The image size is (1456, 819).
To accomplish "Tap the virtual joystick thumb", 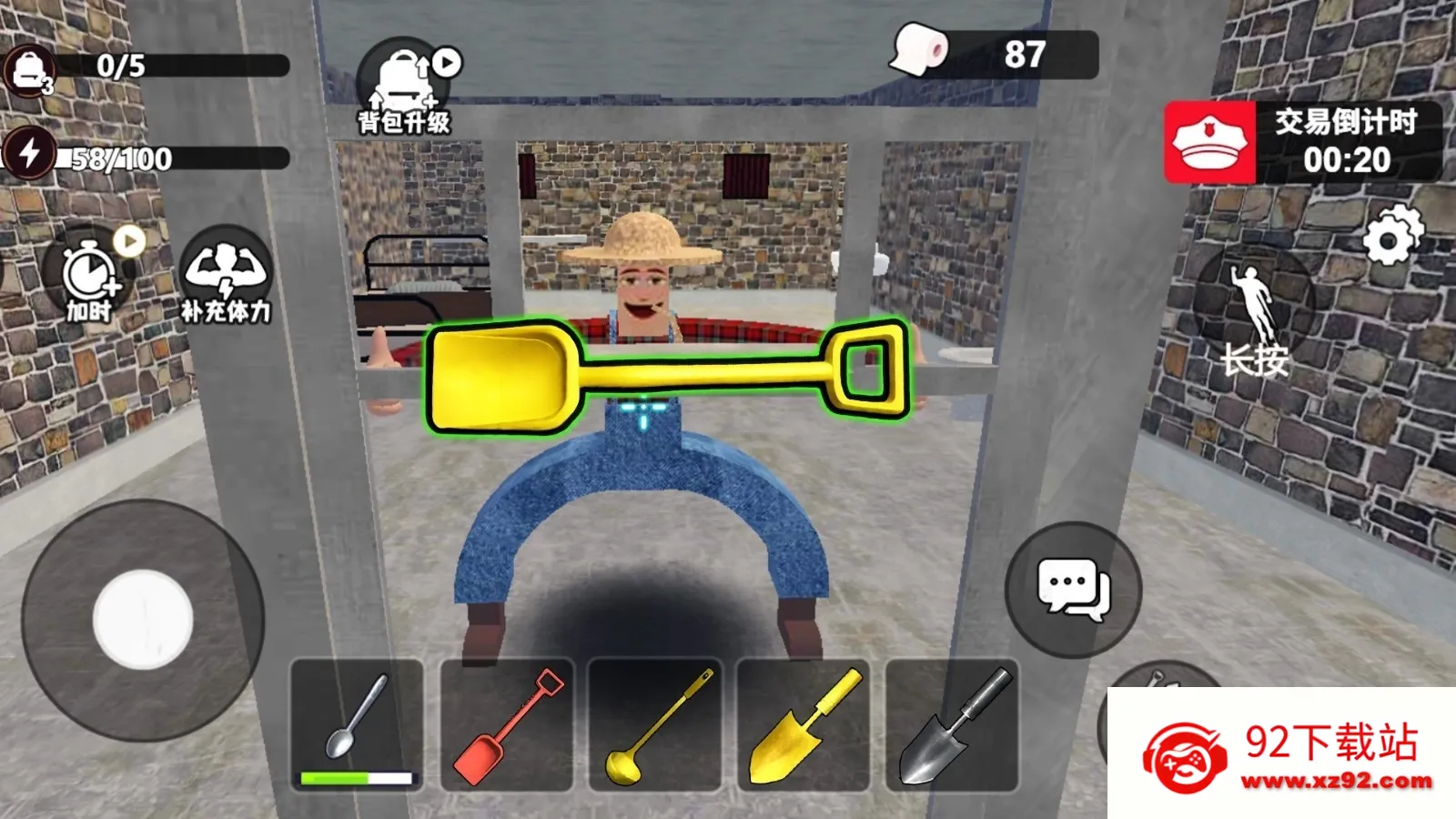I will point(143,619).
